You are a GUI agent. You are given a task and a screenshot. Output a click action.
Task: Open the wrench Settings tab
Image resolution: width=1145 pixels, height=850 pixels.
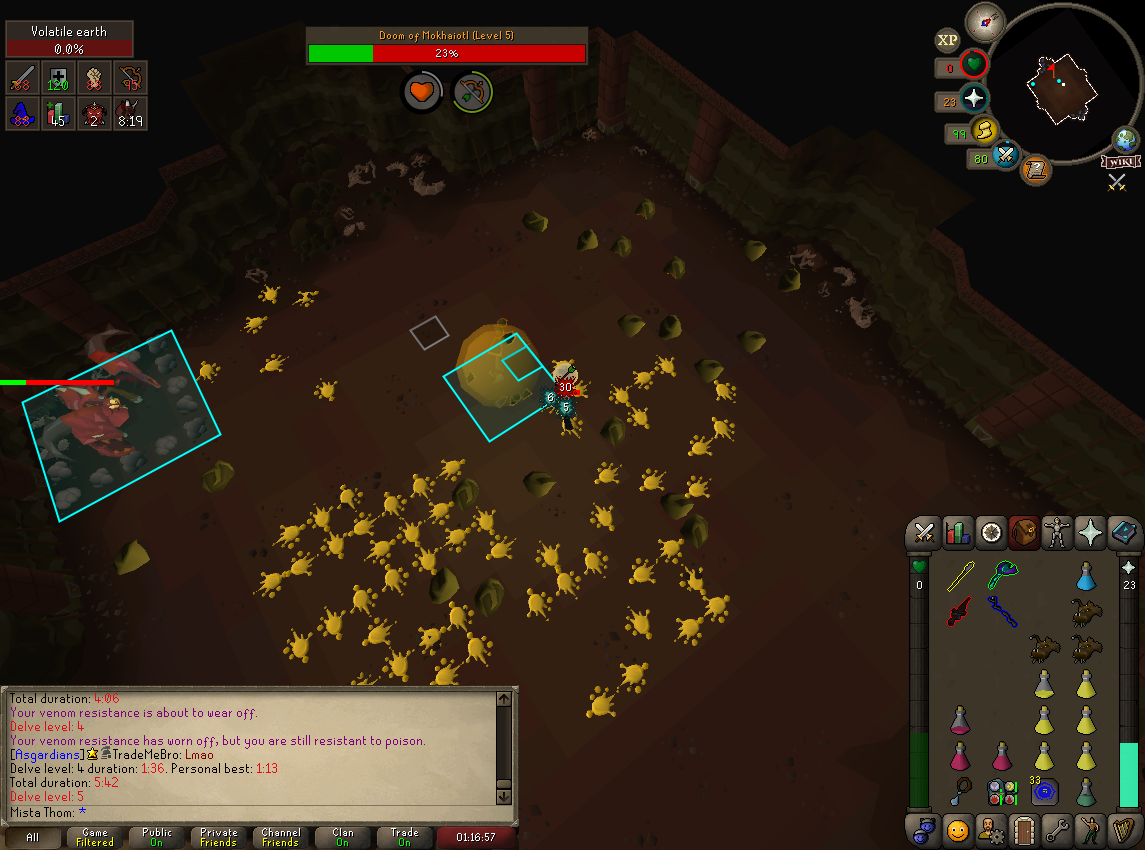coord(1057,829)
